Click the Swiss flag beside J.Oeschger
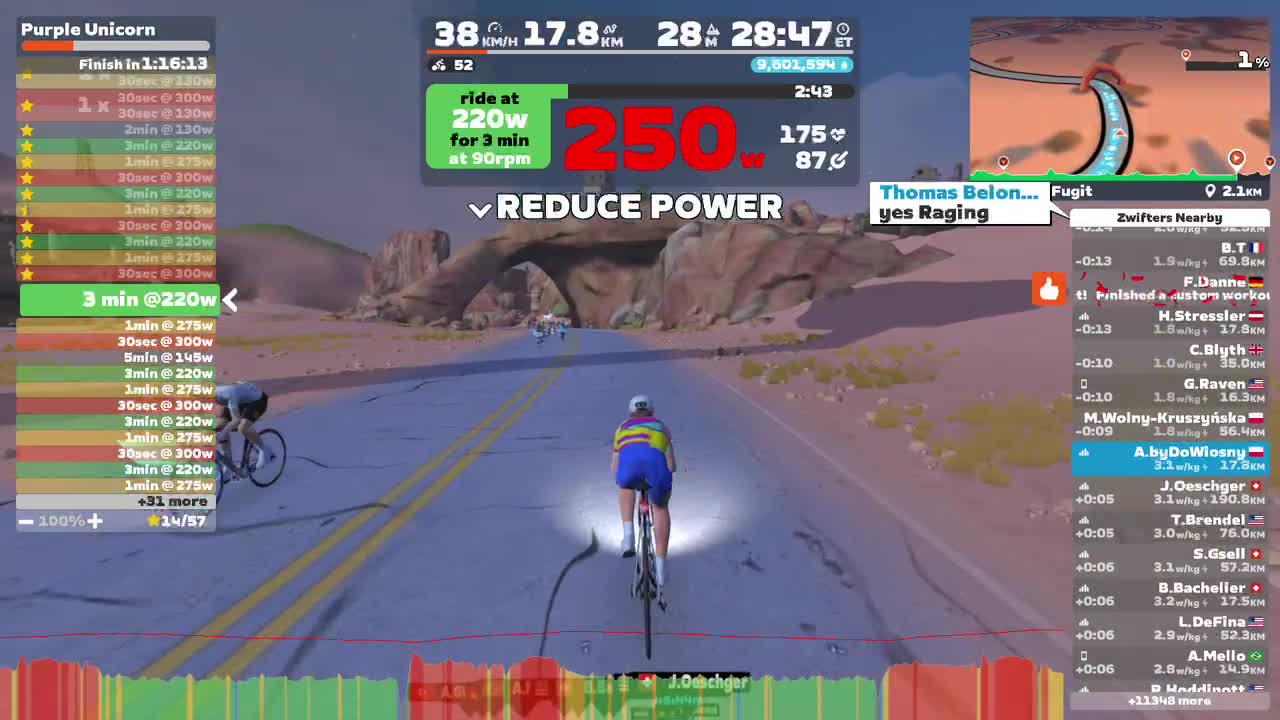This screenshot has height=720, width=1280. coord(1256,485)
